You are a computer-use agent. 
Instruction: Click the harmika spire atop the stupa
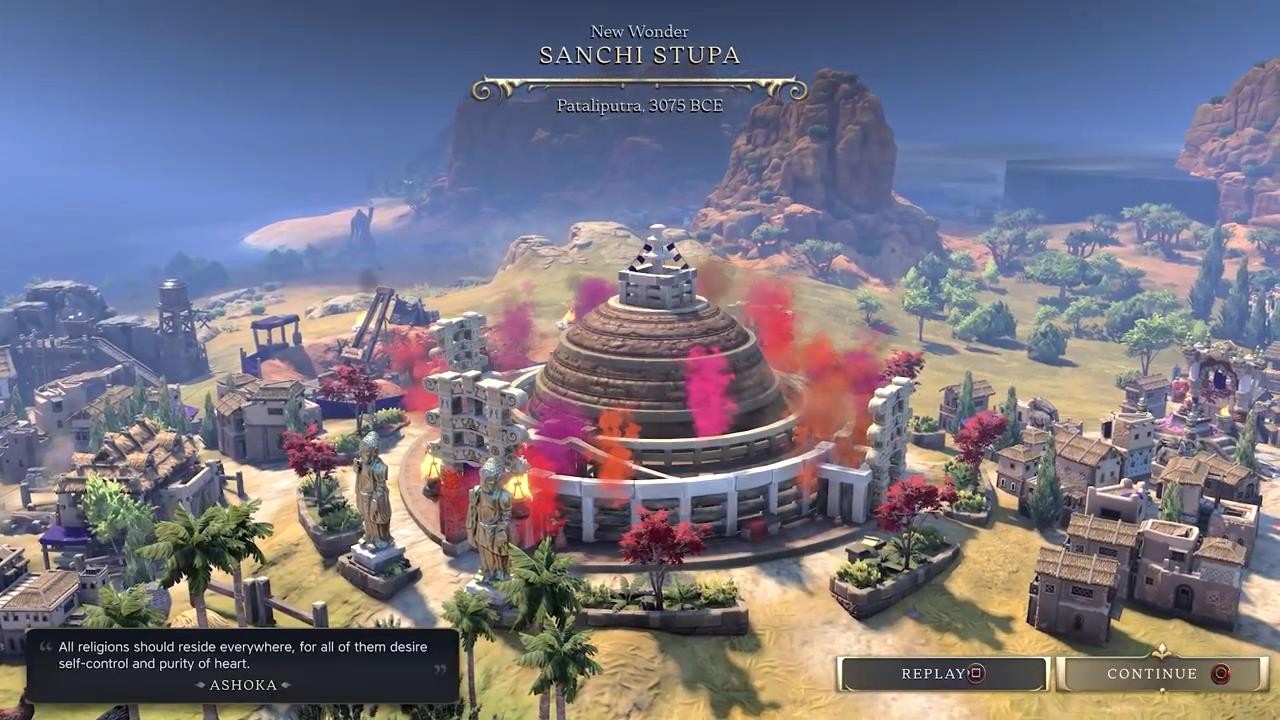pos(658,265)
